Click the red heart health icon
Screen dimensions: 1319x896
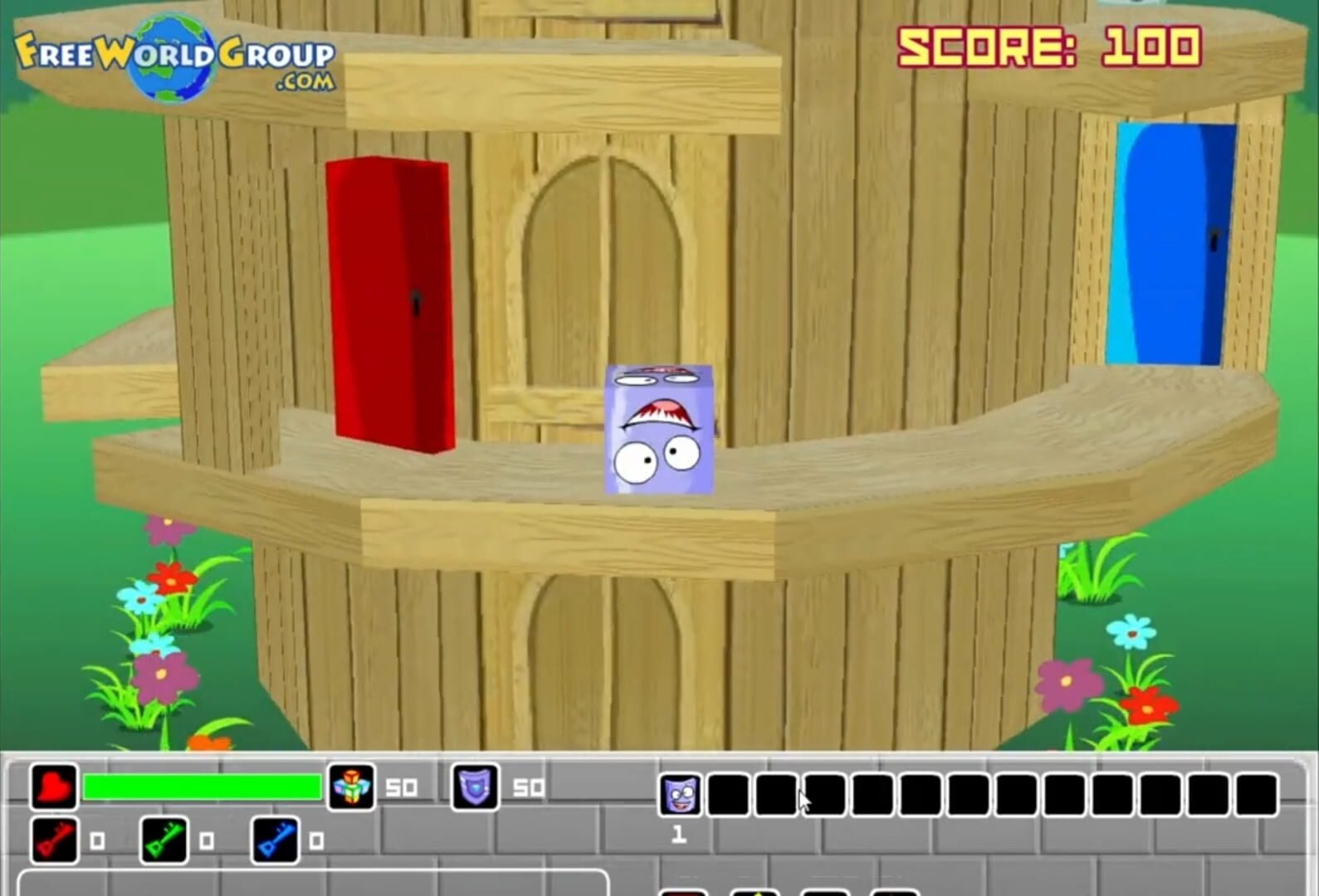52,786
